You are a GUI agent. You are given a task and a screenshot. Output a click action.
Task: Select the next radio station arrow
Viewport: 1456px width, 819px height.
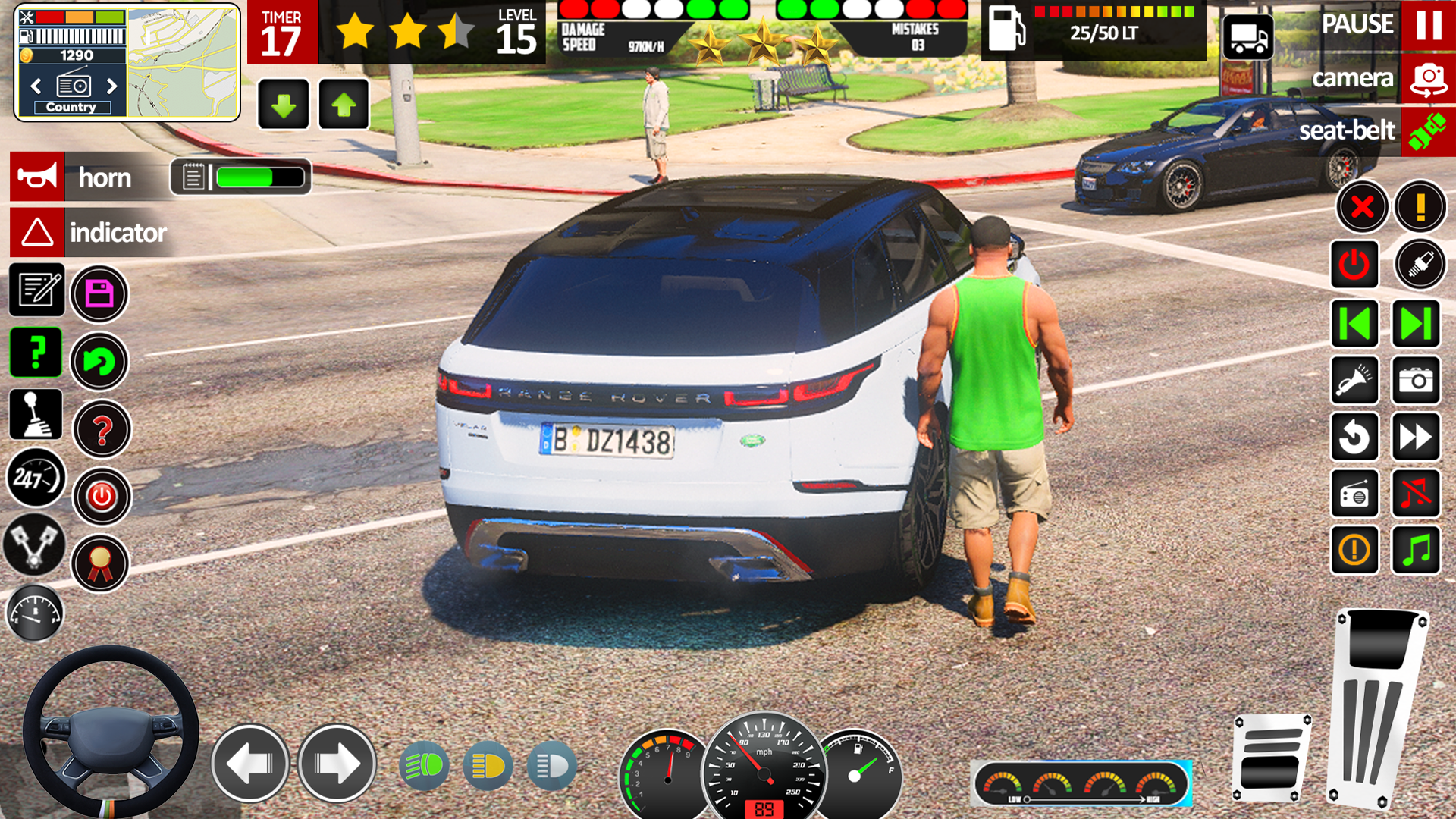pos(112,86)
